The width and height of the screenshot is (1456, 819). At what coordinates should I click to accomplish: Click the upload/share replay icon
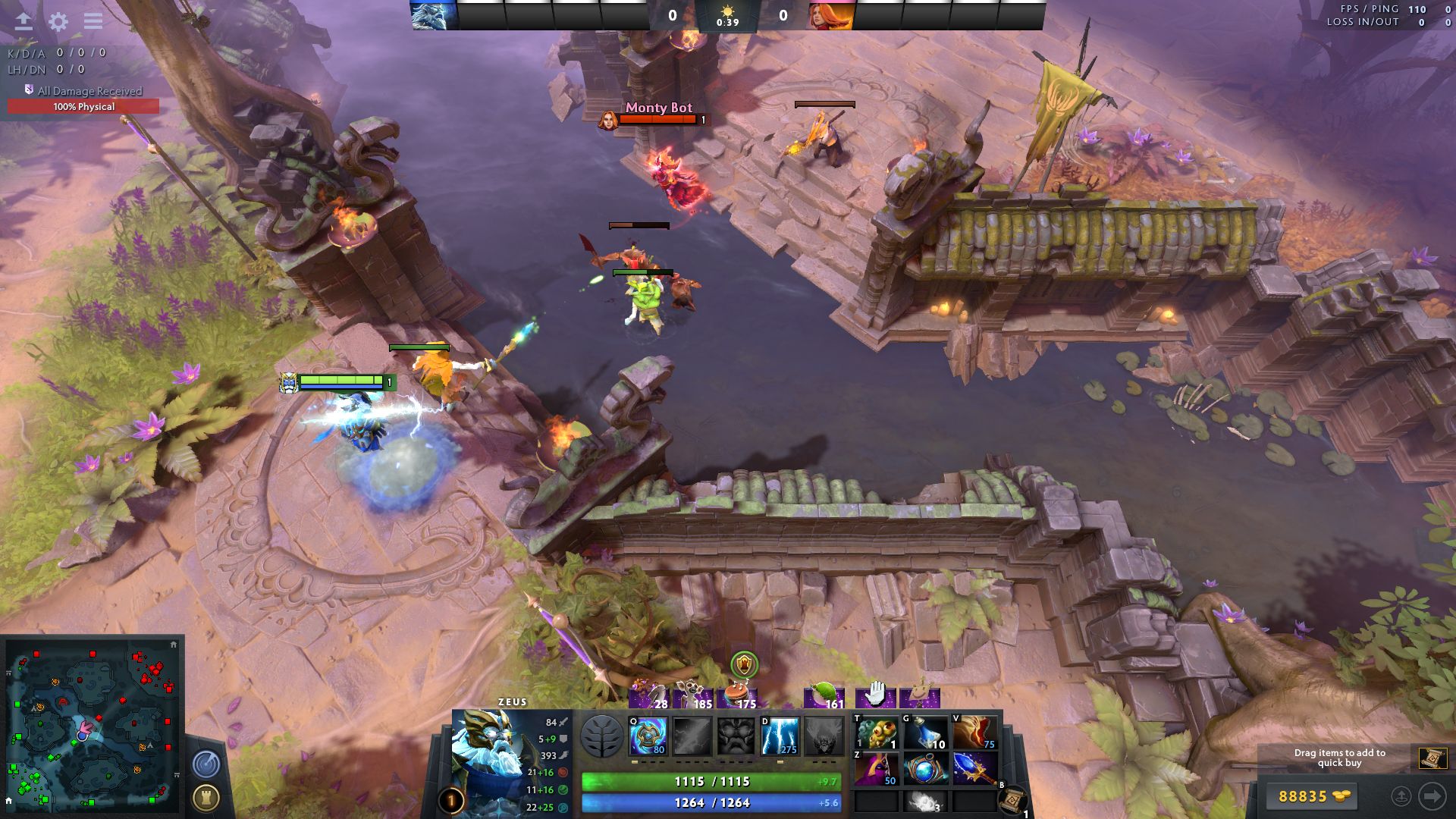click(x=23, y=22)
